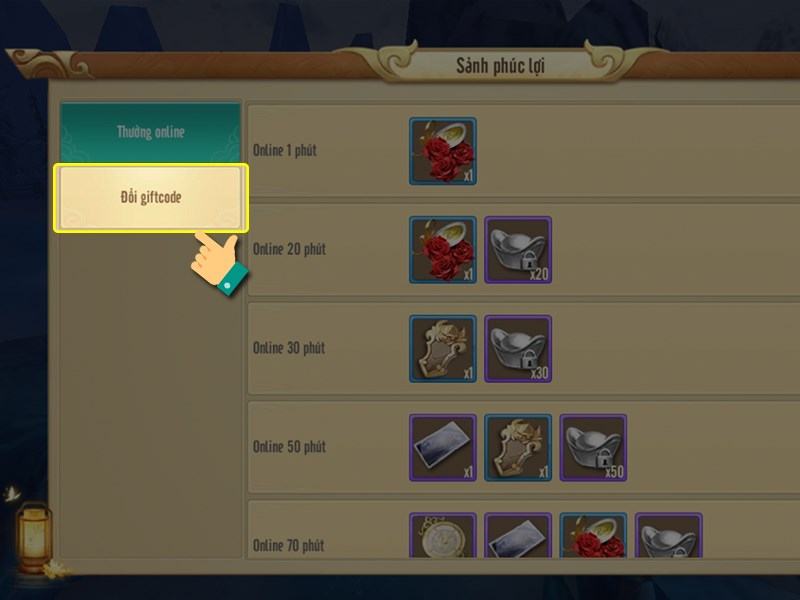Image resolution: width=800 pixels, height=600 pixels.
Task: Choose the golden mirror in Online 30 phút row
Action: click(442, 348)
